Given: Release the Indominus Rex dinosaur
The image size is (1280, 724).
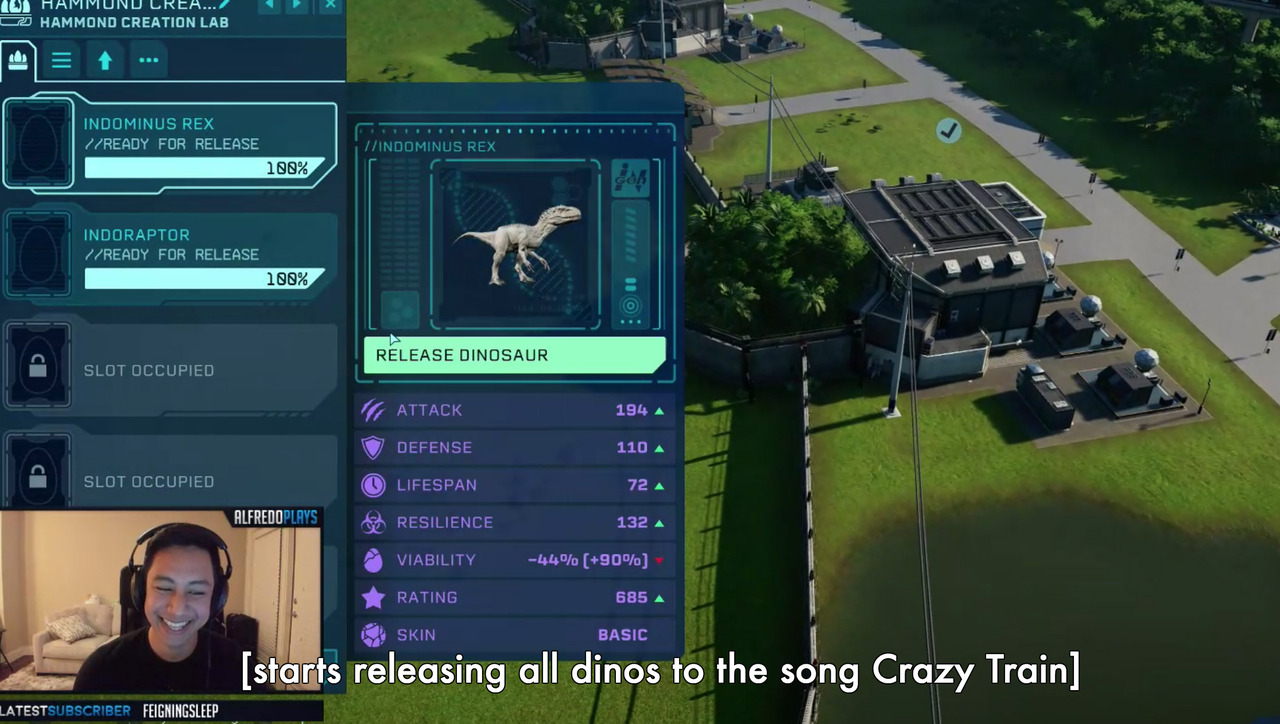Looking at the screenshot, I should pyautogui.click(x=514, y=355).
